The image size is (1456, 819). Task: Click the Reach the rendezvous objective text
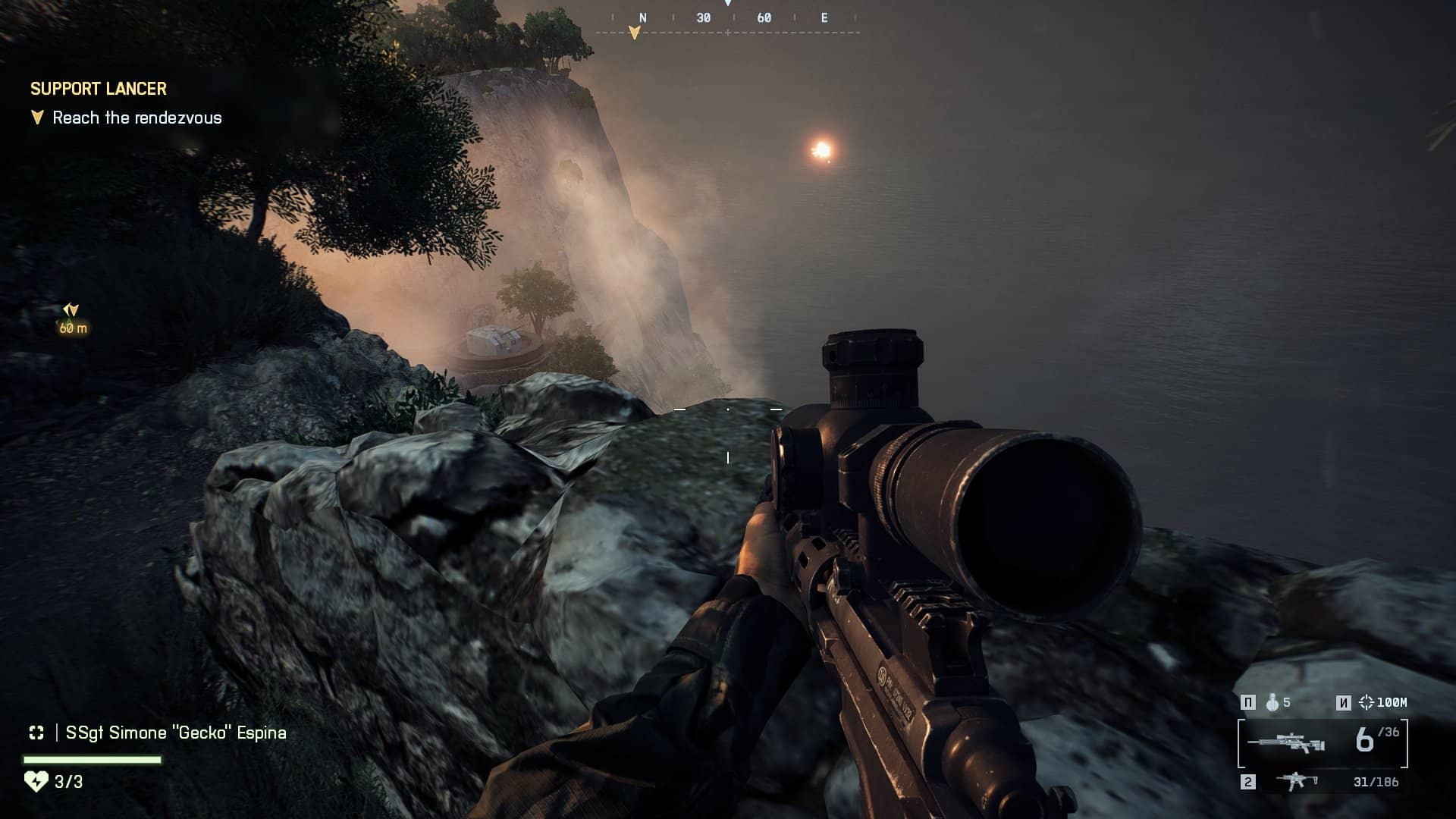click(x=136, y=118)
